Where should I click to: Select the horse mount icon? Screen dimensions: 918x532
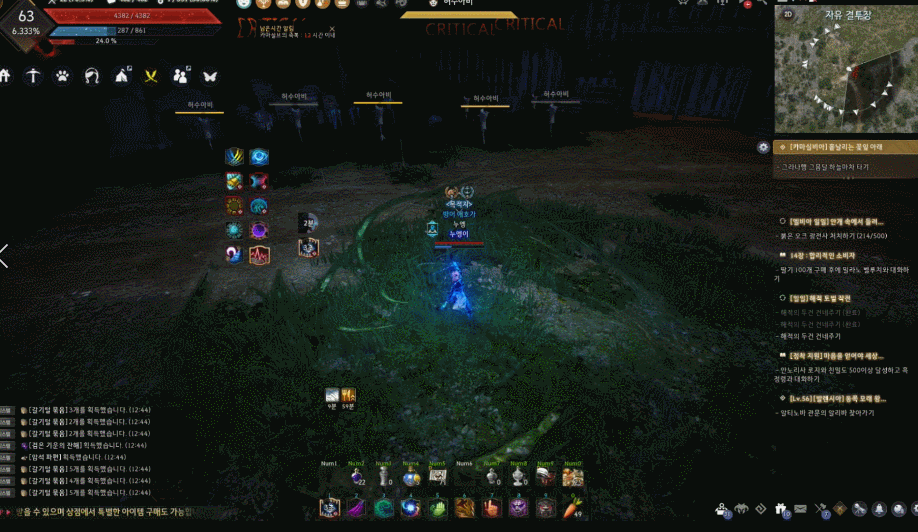coord(92,75)
